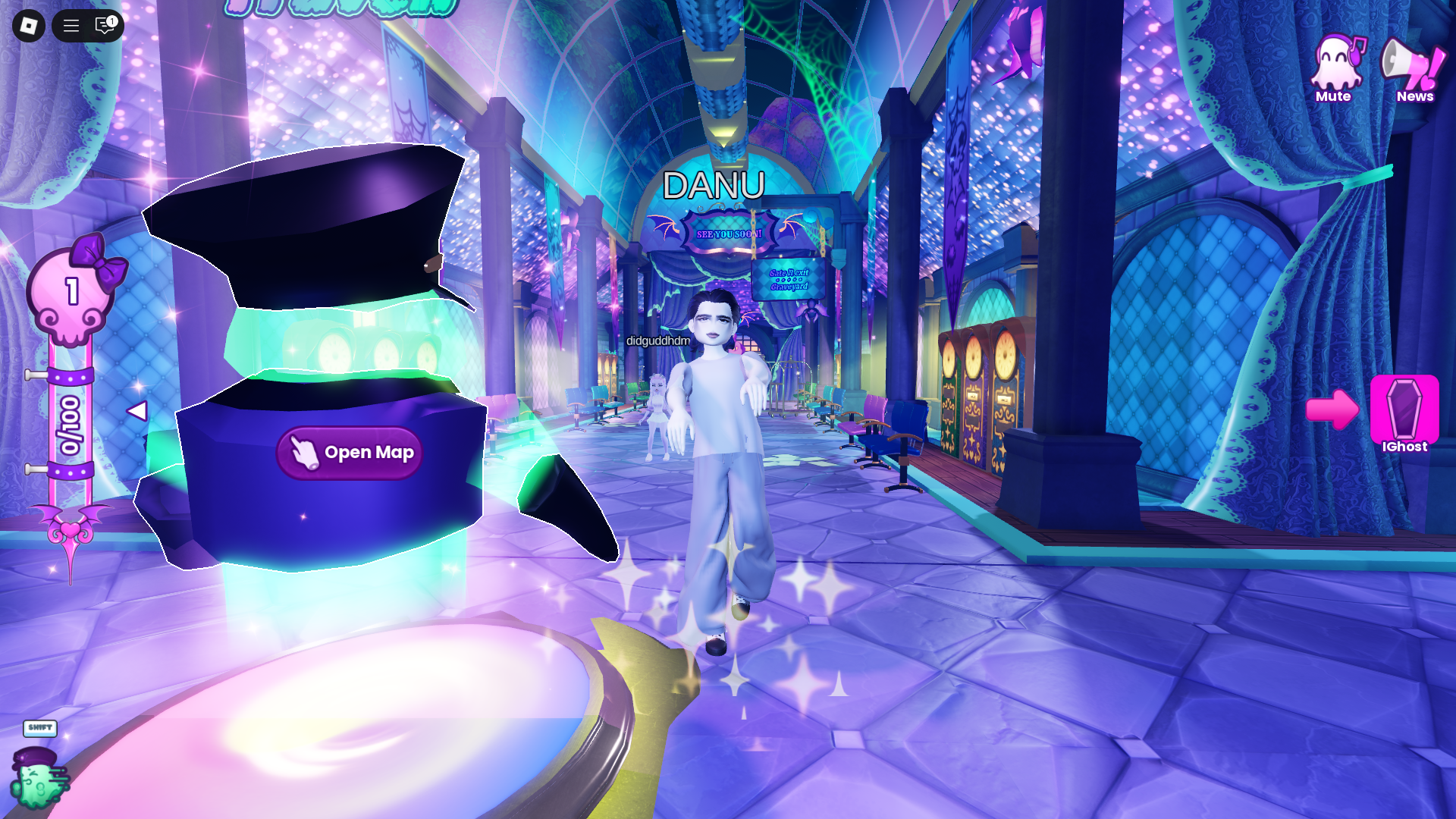Click the SEE YOU SOON sign
This screenshot has height=819, width=1456.
(x=729, y=234)
